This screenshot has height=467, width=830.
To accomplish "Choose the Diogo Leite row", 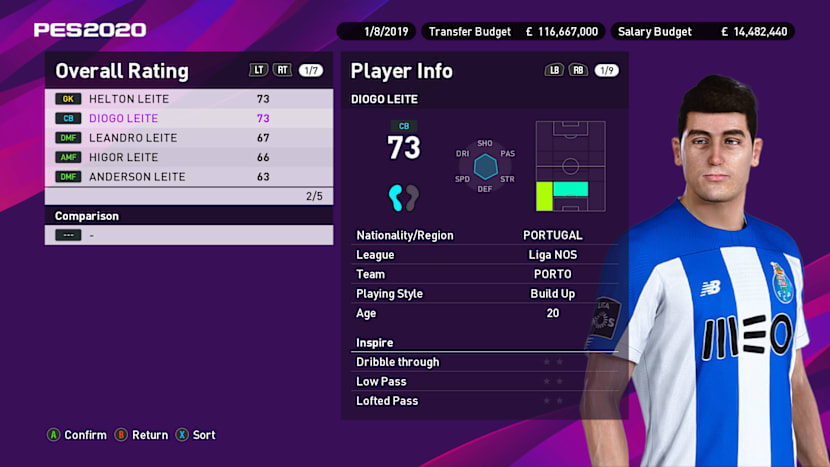I will click(x=188, y=118).
